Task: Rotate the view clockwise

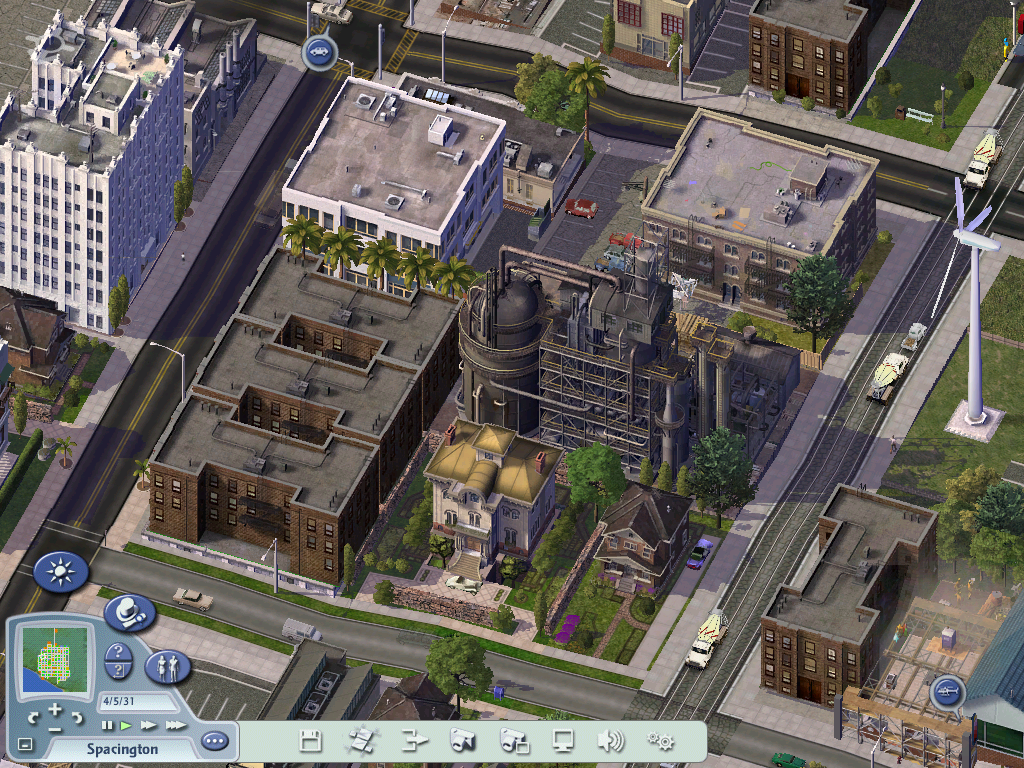Action: click(75, 717)
